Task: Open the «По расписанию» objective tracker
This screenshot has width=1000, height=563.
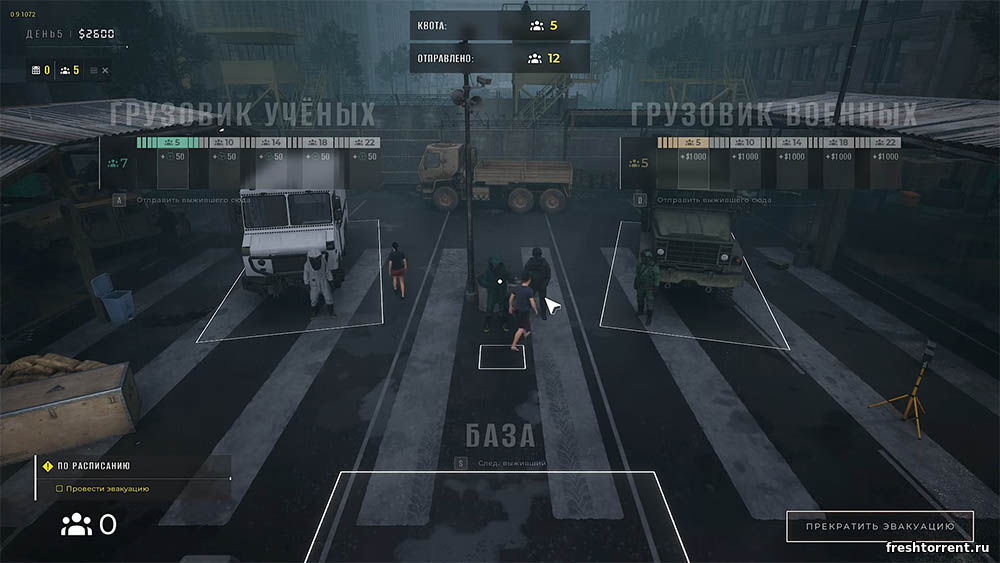Action: point(93,466)
